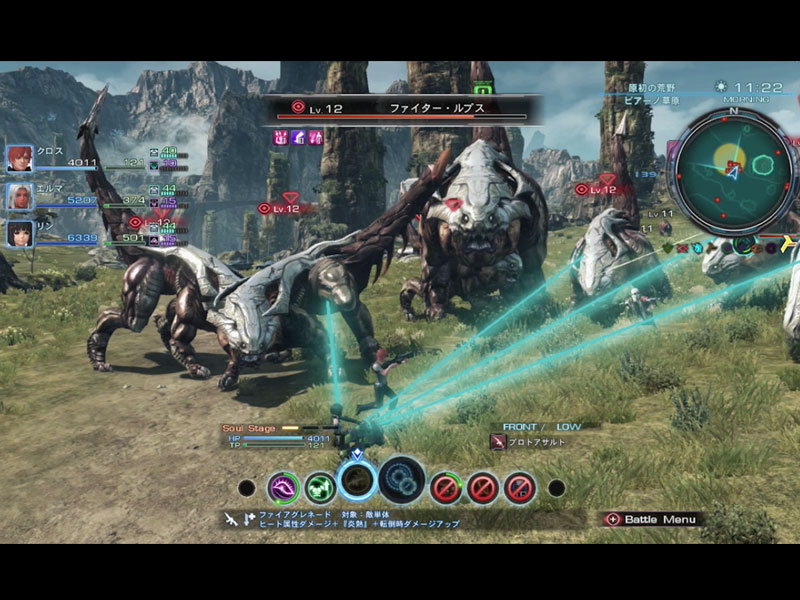Select party member クロス portrait

click(x=20, y=158)
